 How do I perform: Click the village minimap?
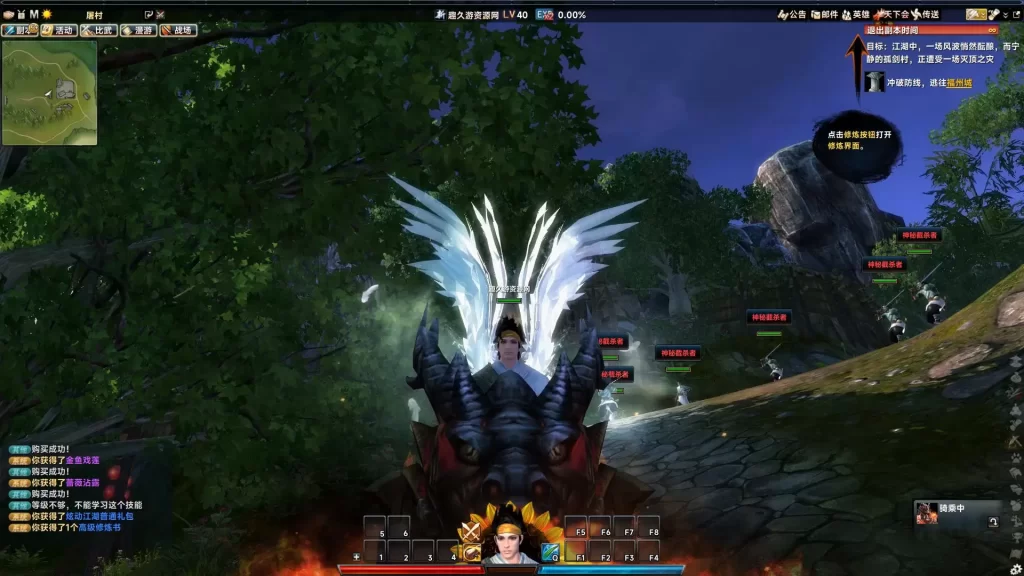pos(49,93)
